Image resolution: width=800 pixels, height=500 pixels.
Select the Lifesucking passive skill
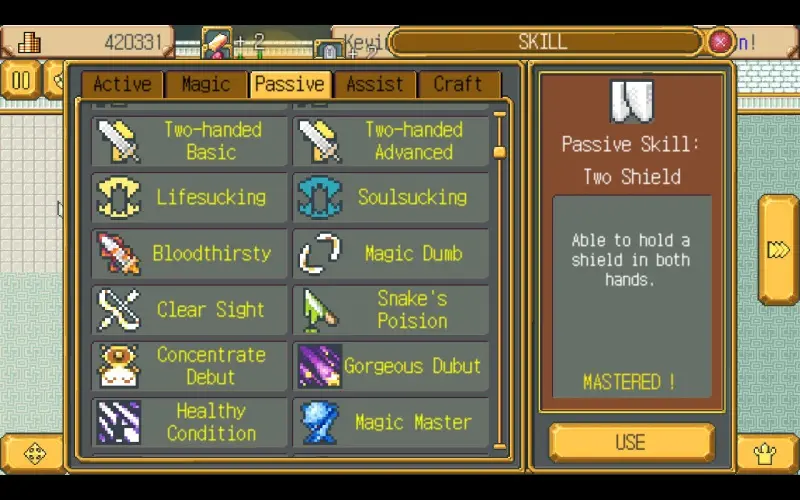tap(190, 197)
